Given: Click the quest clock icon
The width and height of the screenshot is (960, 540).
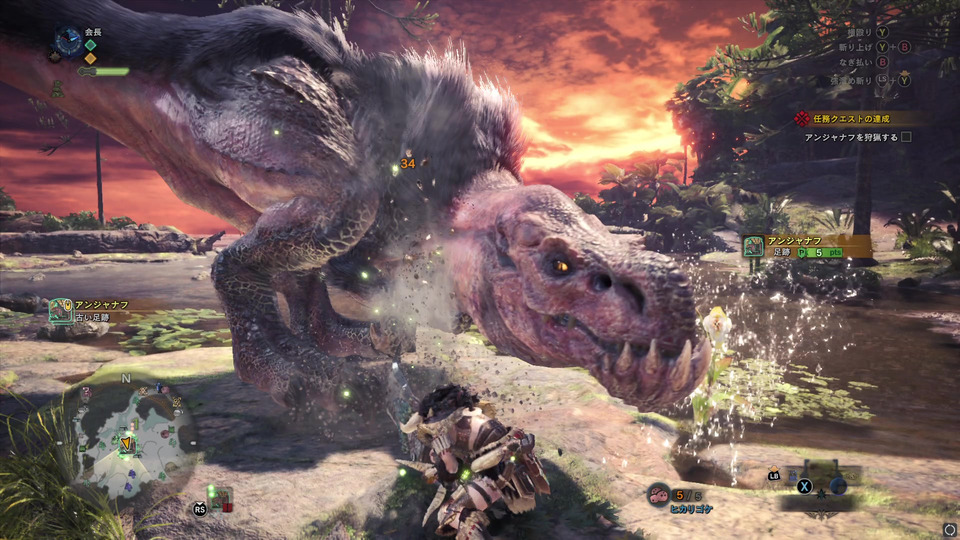Looking at the screenshot, I should [x=69, y=40].
